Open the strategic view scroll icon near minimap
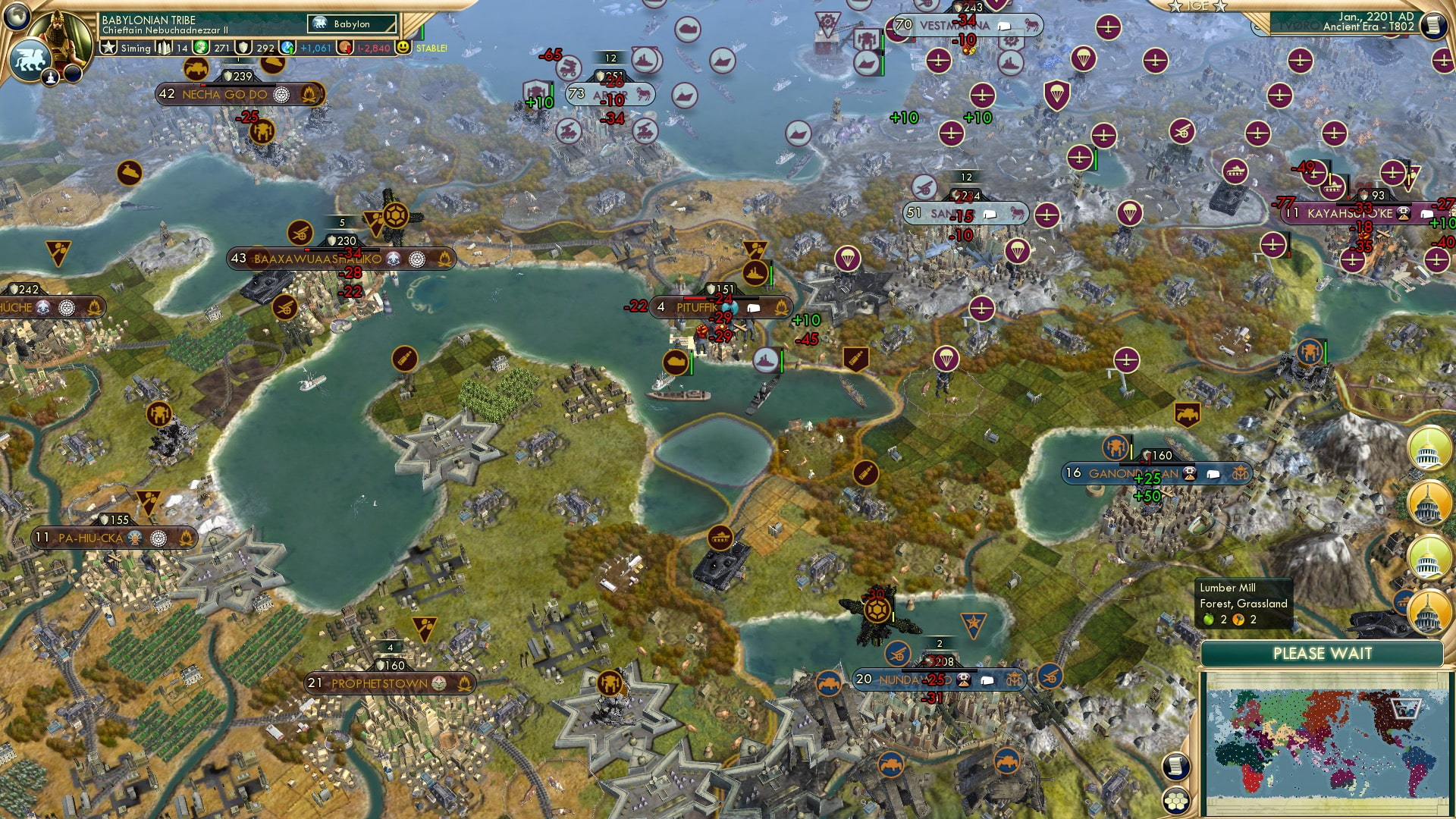Image resolution: width=1456 pixels, height=819 pixels. (x=1176, y=766)
